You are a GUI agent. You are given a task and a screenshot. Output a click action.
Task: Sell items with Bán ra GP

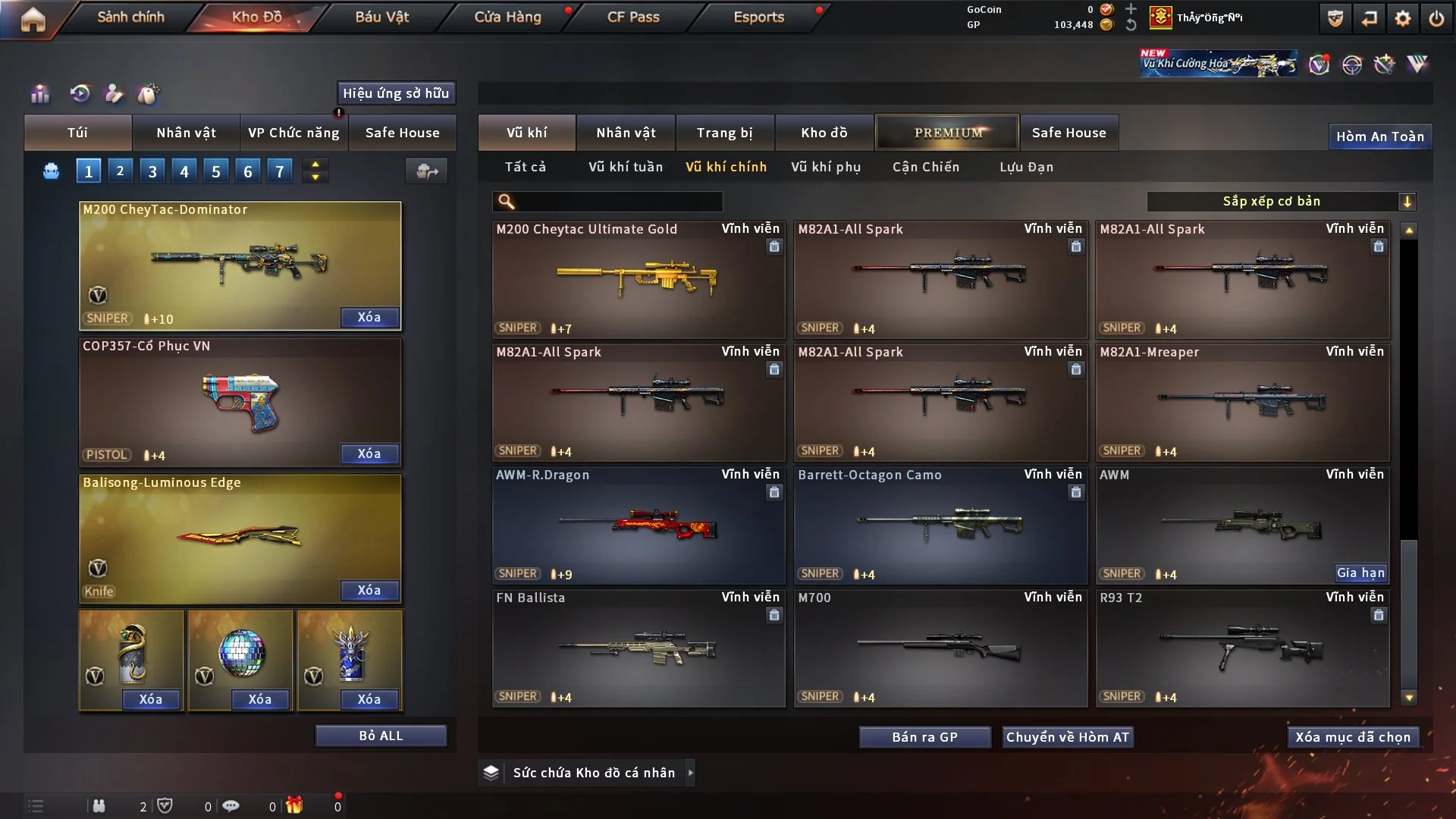coord(924,737)
